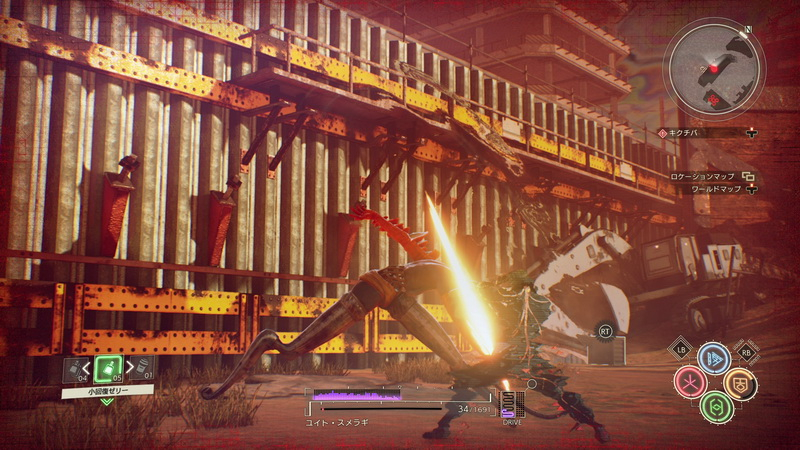Image resolution: width=800 pixels, height=450 pixels.
Task: Open the circular minimap
Action: click(x=715, y=71)
